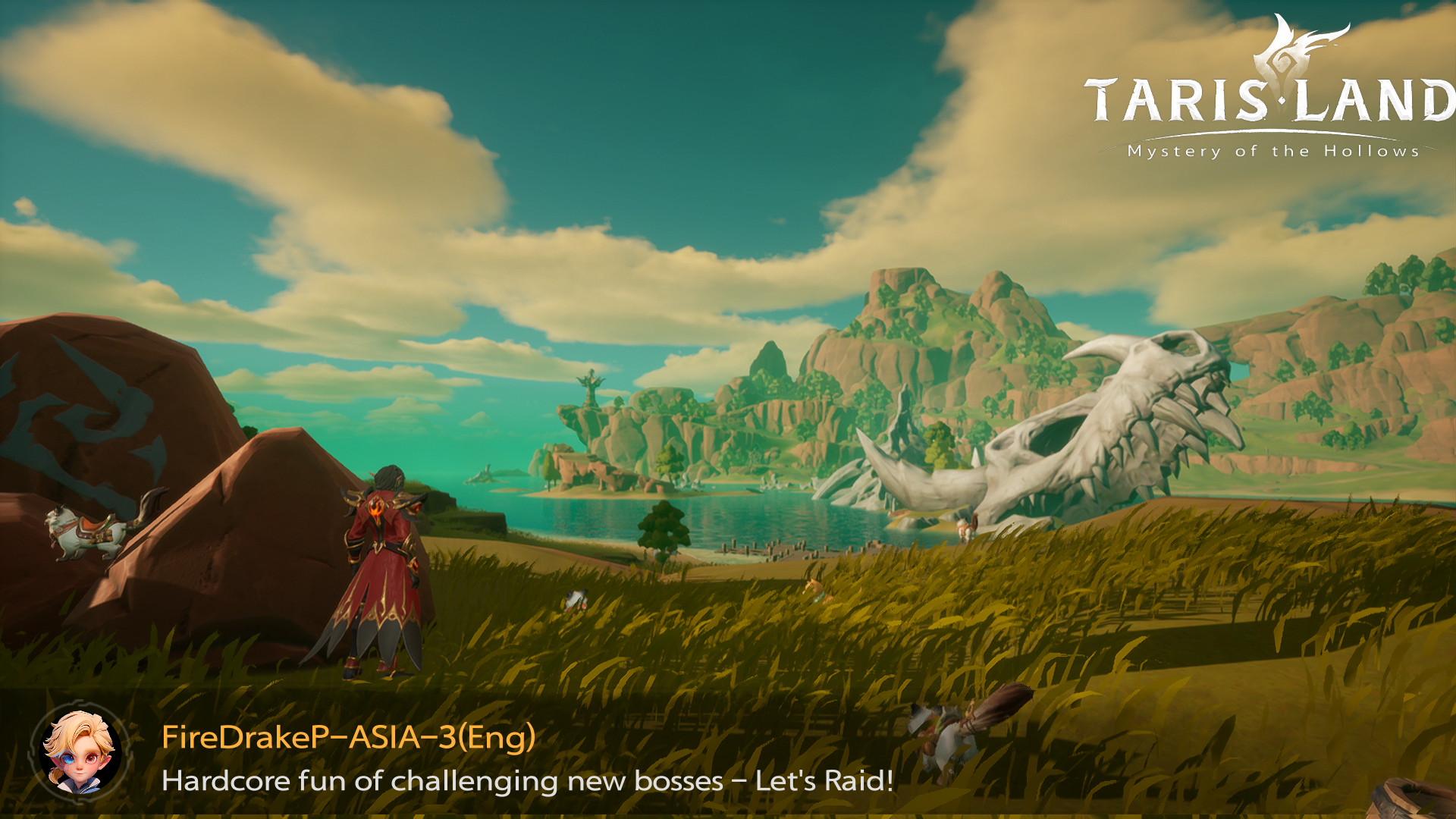This screenshot has width=1456, height=819.
Task: Select the FireDrakeP-ASIA-3(Eng) name label
Action: [x=348, y=736]
